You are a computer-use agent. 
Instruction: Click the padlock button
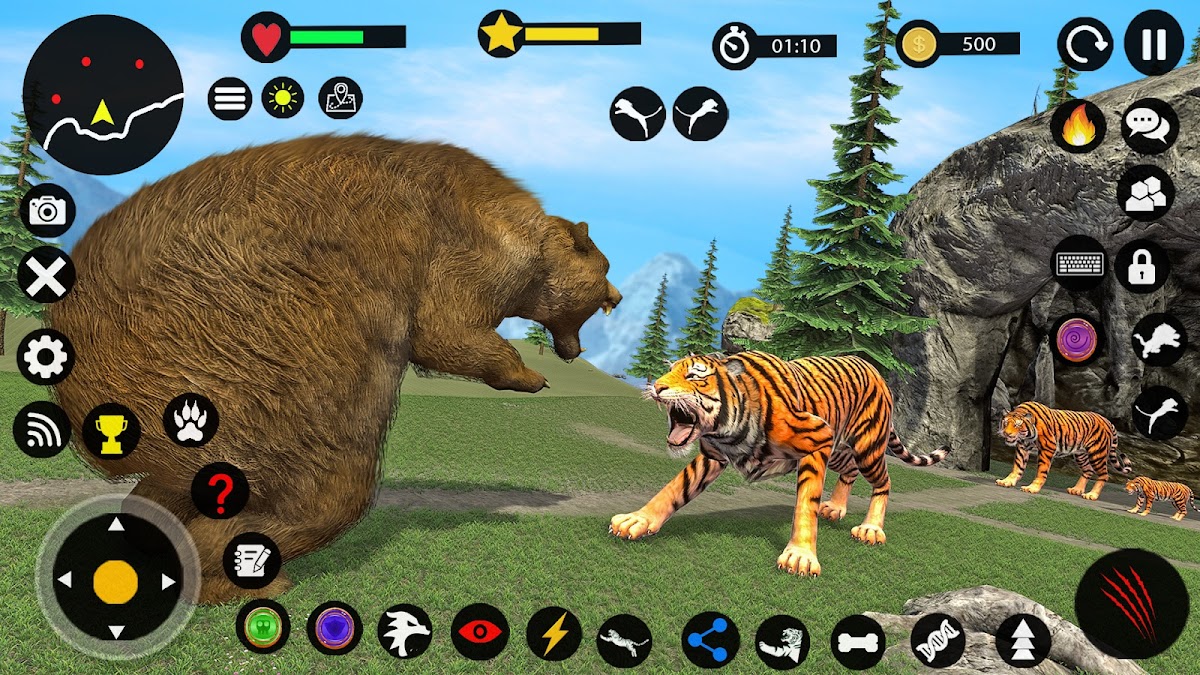click(x=1142, y=265)
